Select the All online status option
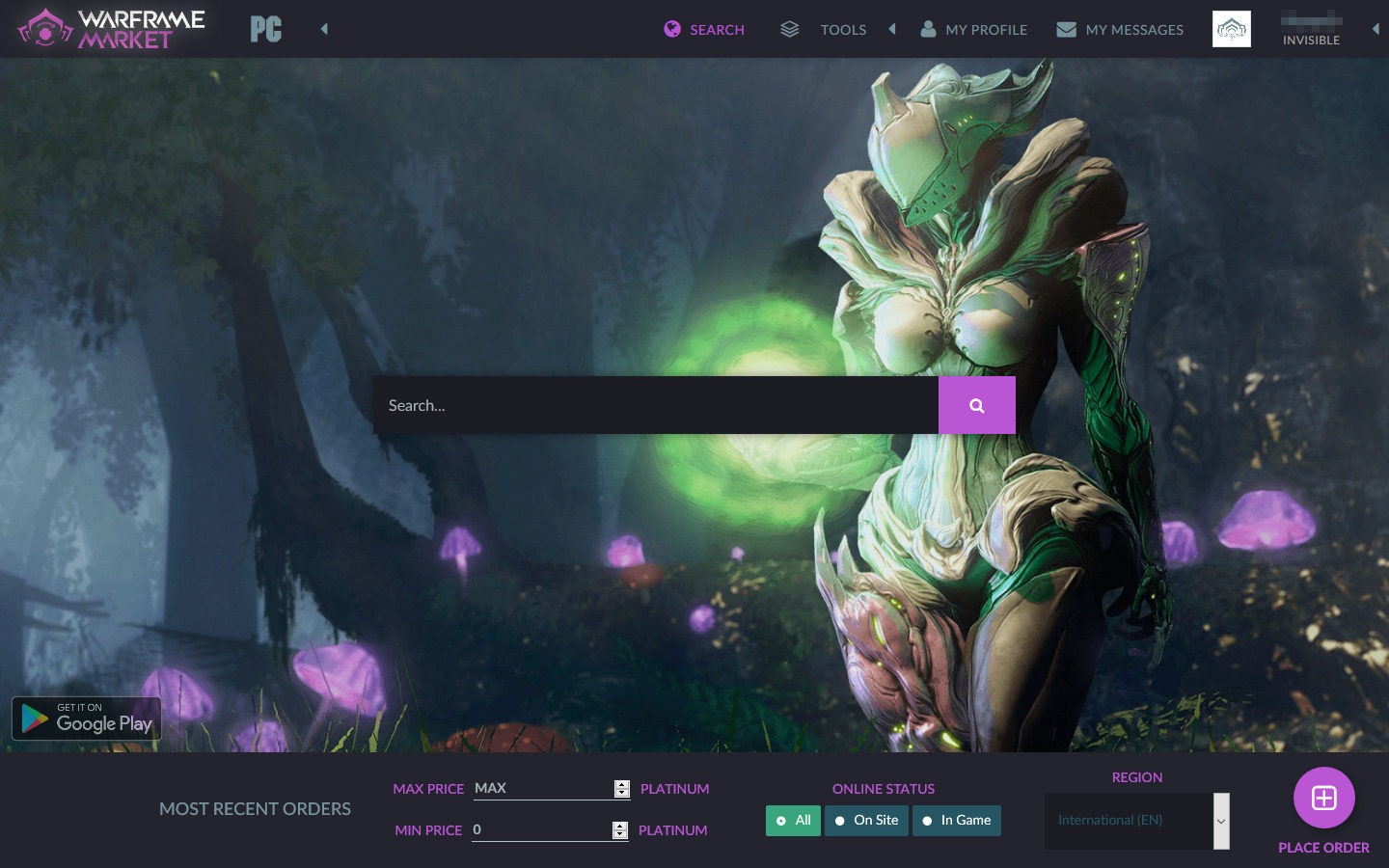Screen dimensions: 1389x868 coord(793,820)
